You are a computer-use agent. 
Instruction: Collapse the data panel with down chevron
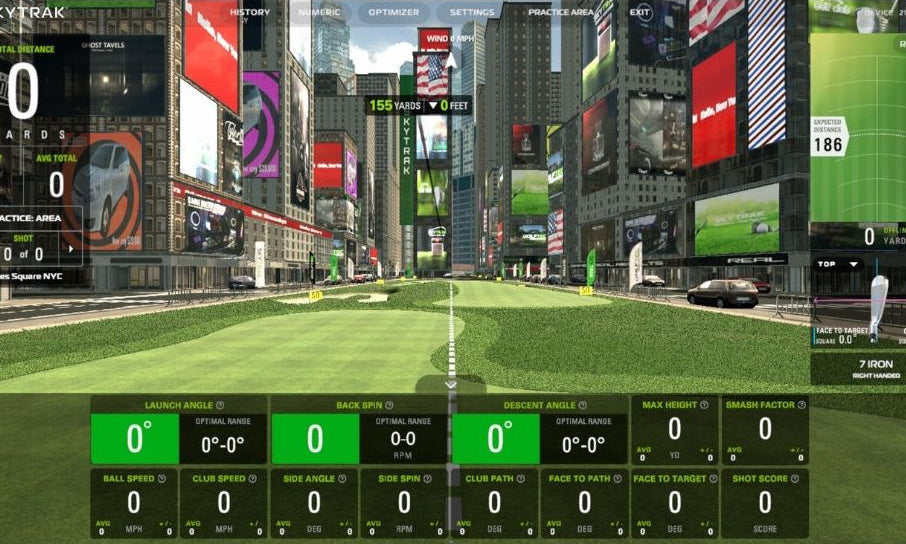[x=451, y=384]
